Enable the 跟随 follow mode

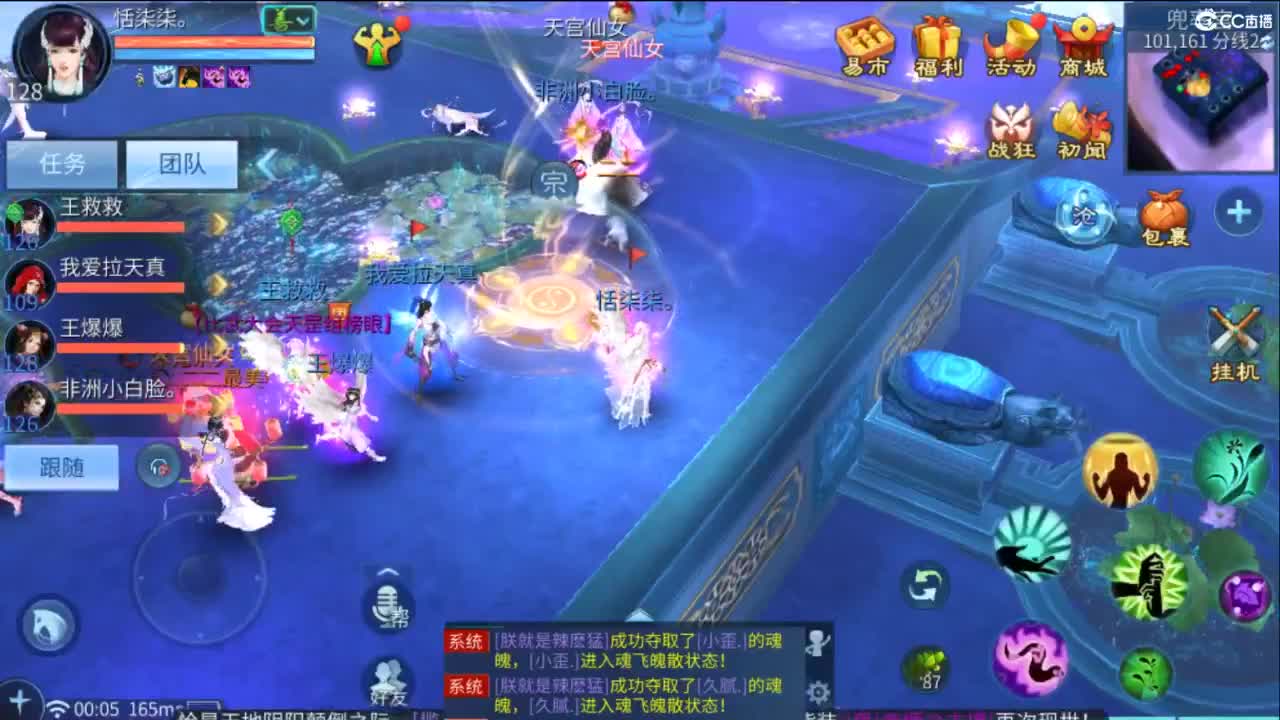tap(62, 467)
